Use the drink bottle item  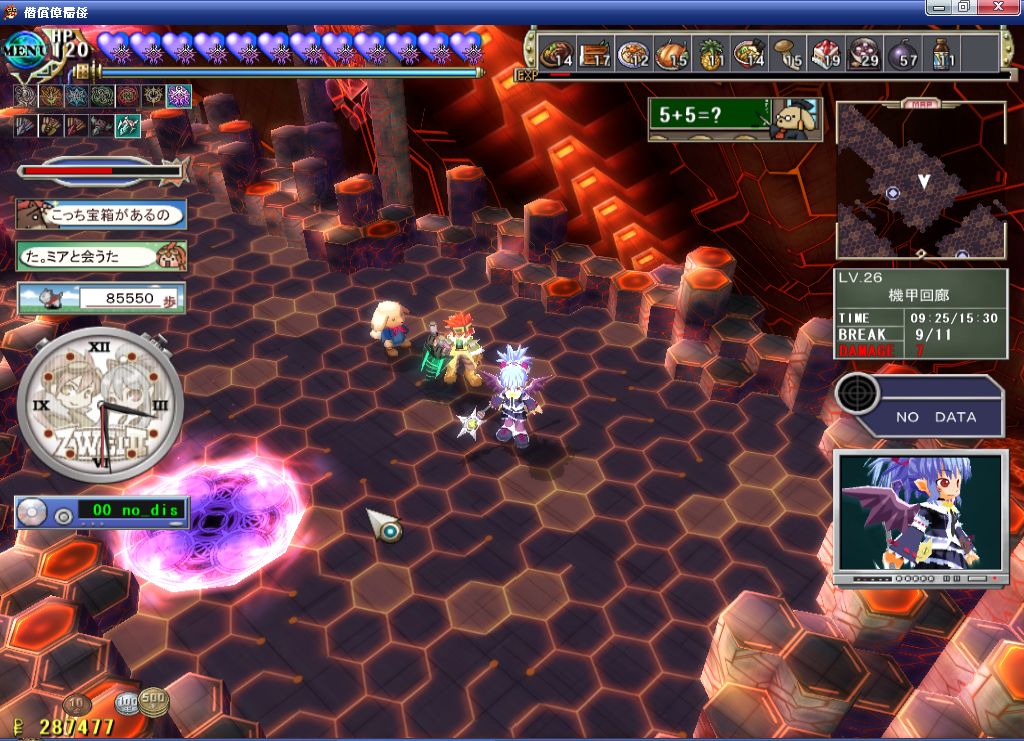(942, 54)
